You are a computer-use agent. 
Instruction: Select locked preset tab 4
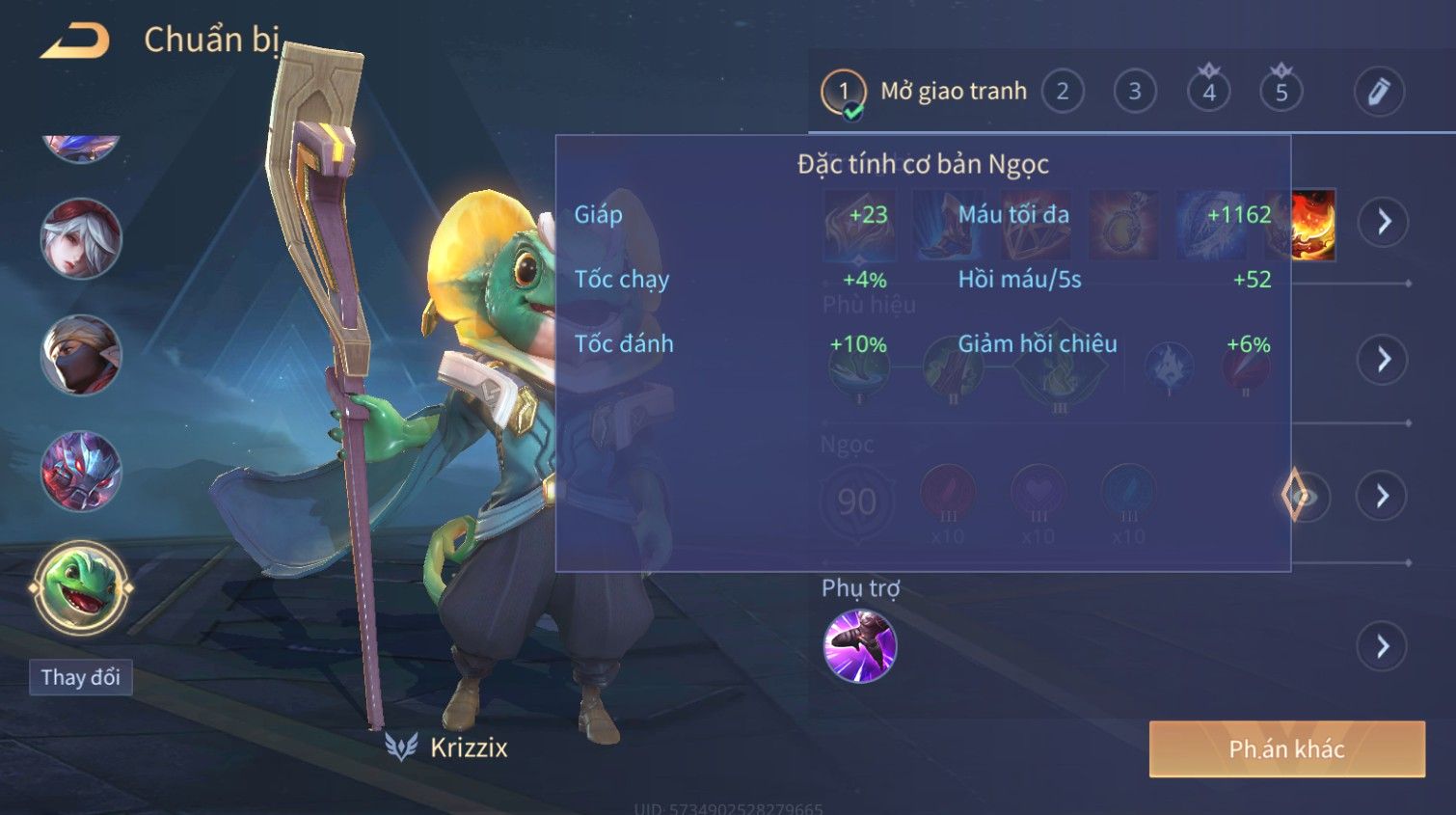(1208, 93)
